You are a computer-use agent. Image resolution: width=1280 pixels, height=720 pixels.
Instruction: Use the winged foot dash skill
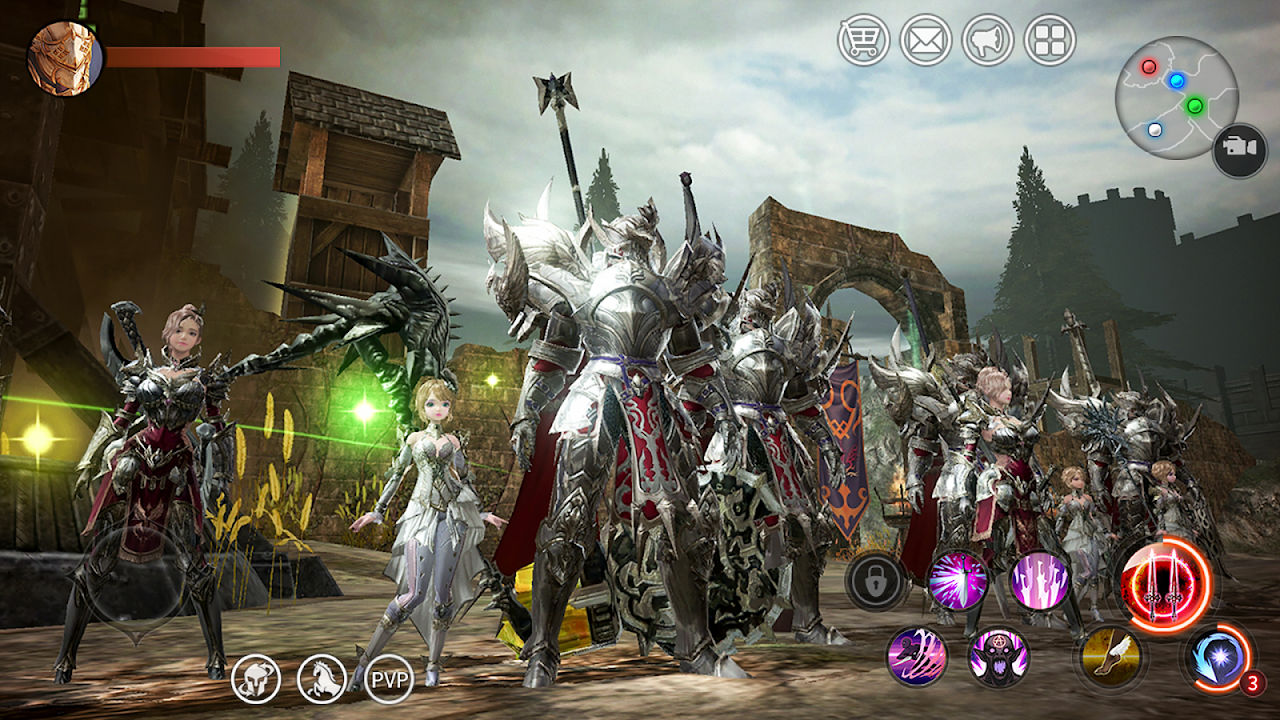[x=1110, y=657]
